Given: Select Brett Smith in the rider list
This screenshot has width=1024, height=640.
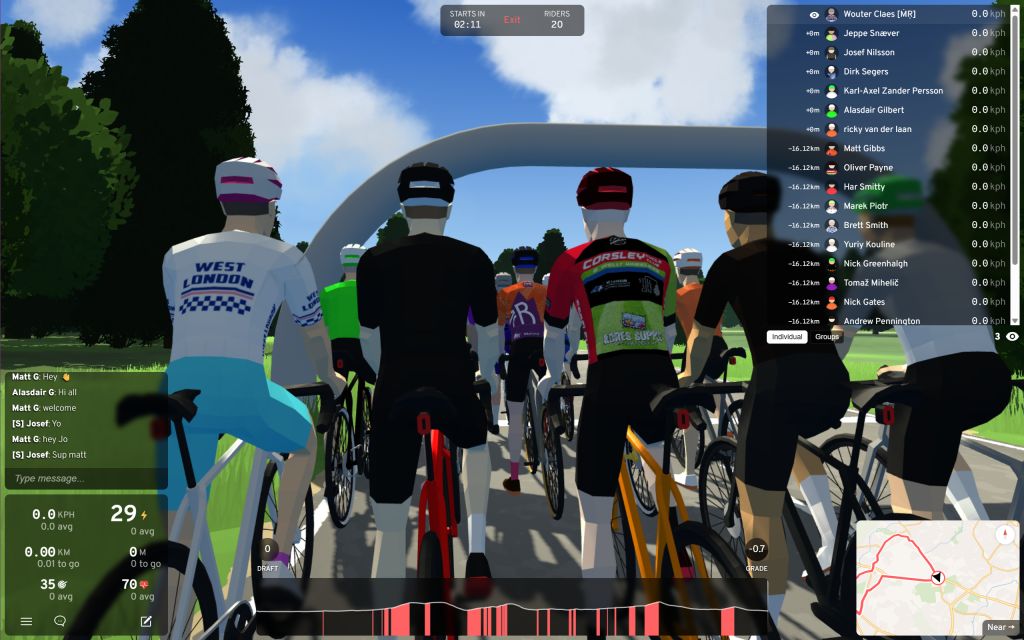Looking at the screenshot, I should pyautogui.click(x=865, y=225).
